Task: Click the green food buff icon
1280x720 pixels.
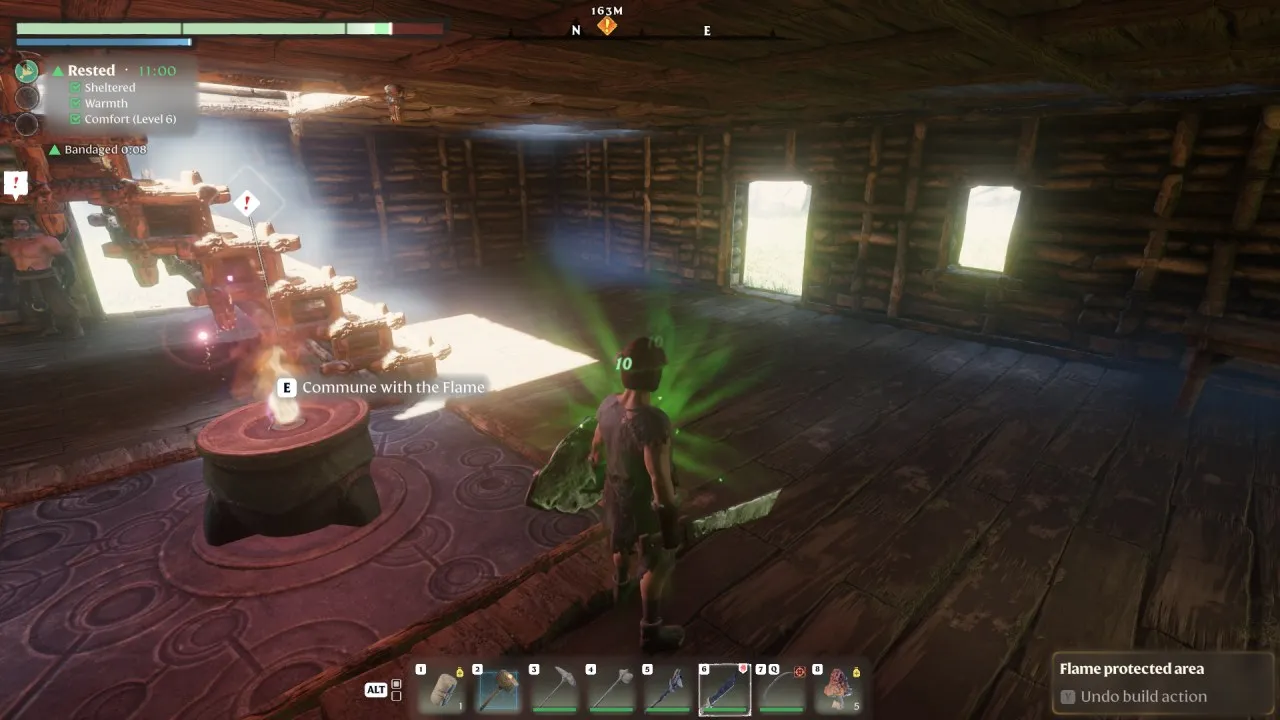Action: pyautogui.click(x=27, y=71)
